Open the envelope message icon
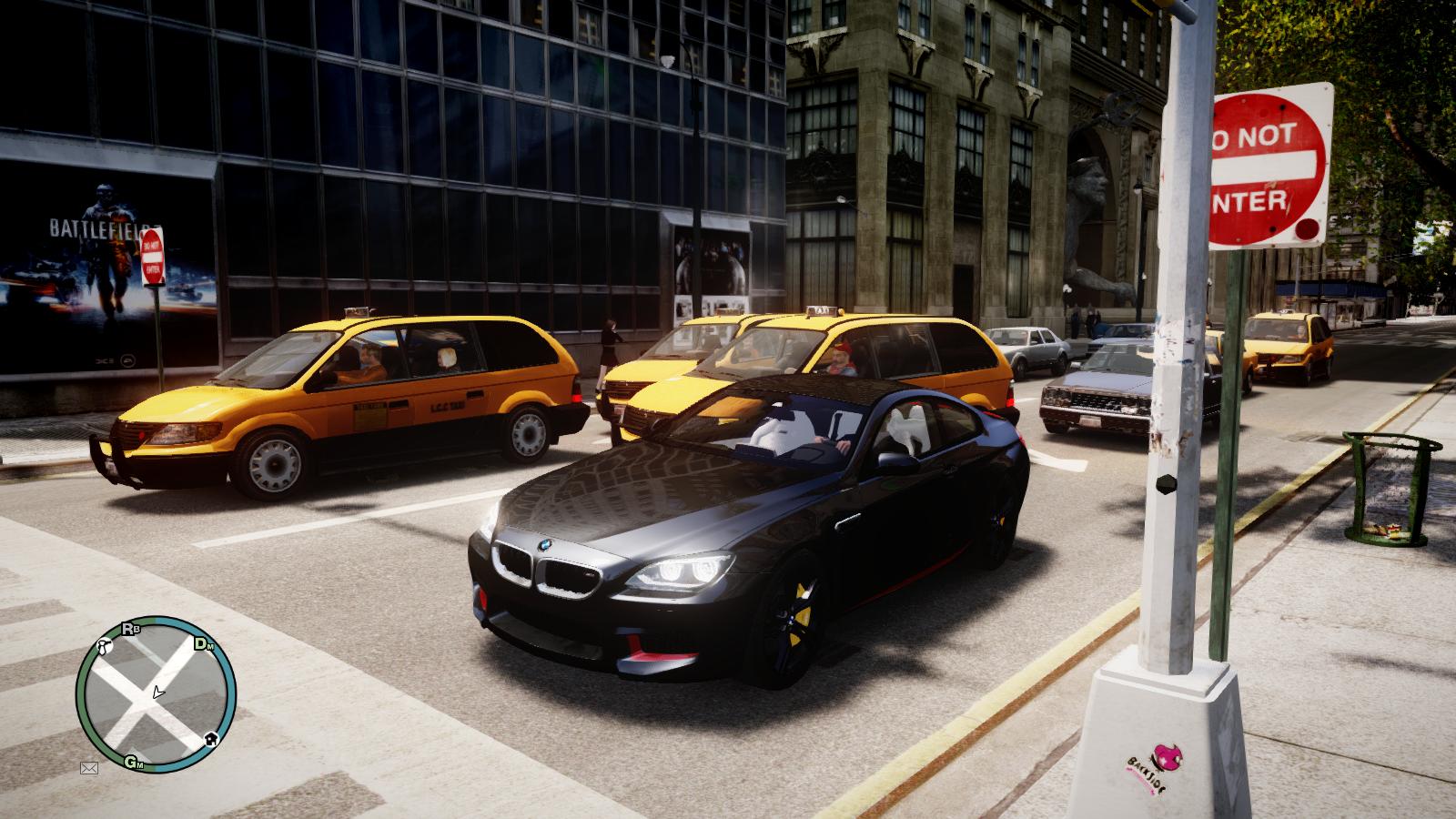 tap(89, 768)
